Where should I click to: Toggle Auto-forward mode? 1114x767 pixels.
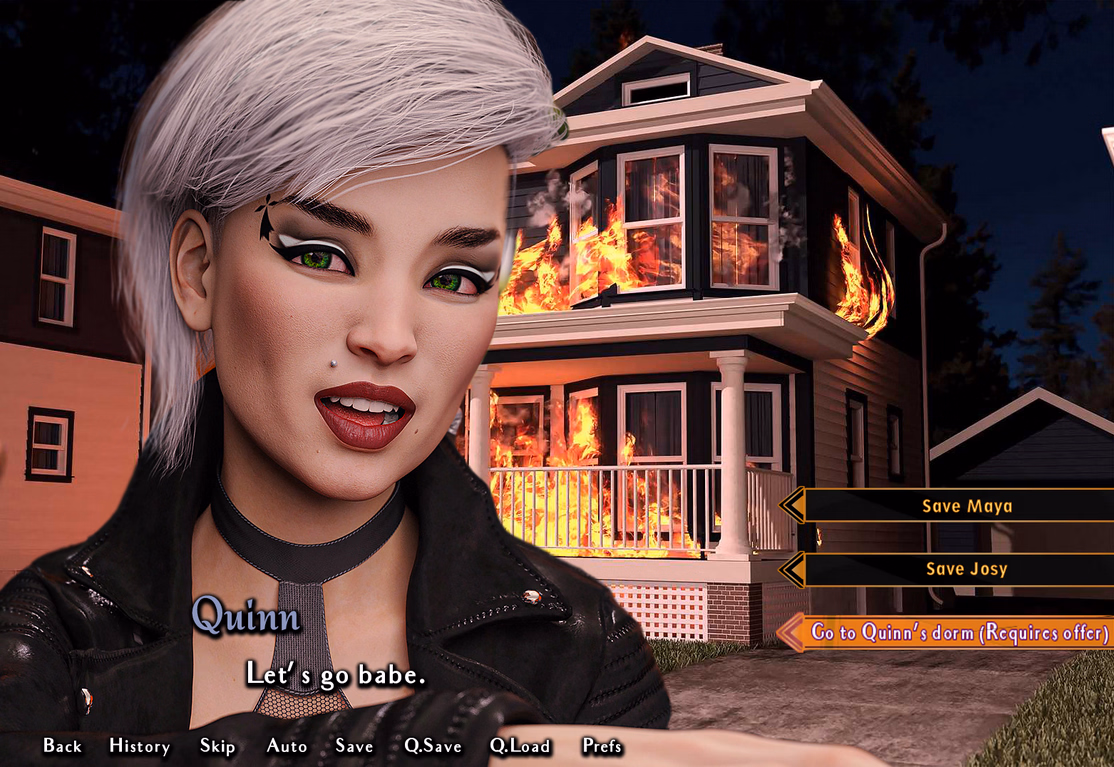point(286,746)
